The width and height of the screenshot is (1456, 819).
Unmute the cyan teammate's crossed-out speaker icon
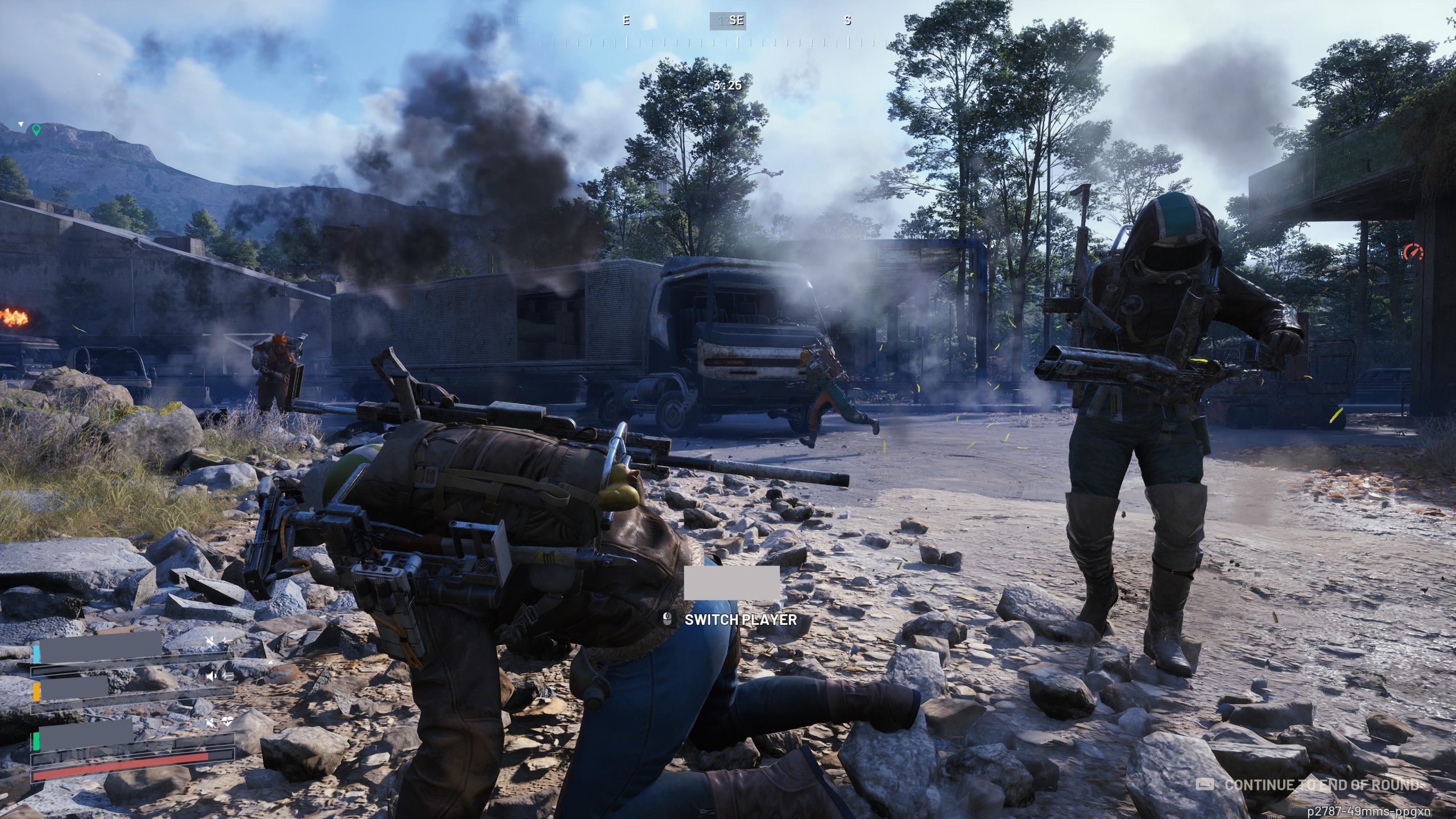(x=212, y=642)
